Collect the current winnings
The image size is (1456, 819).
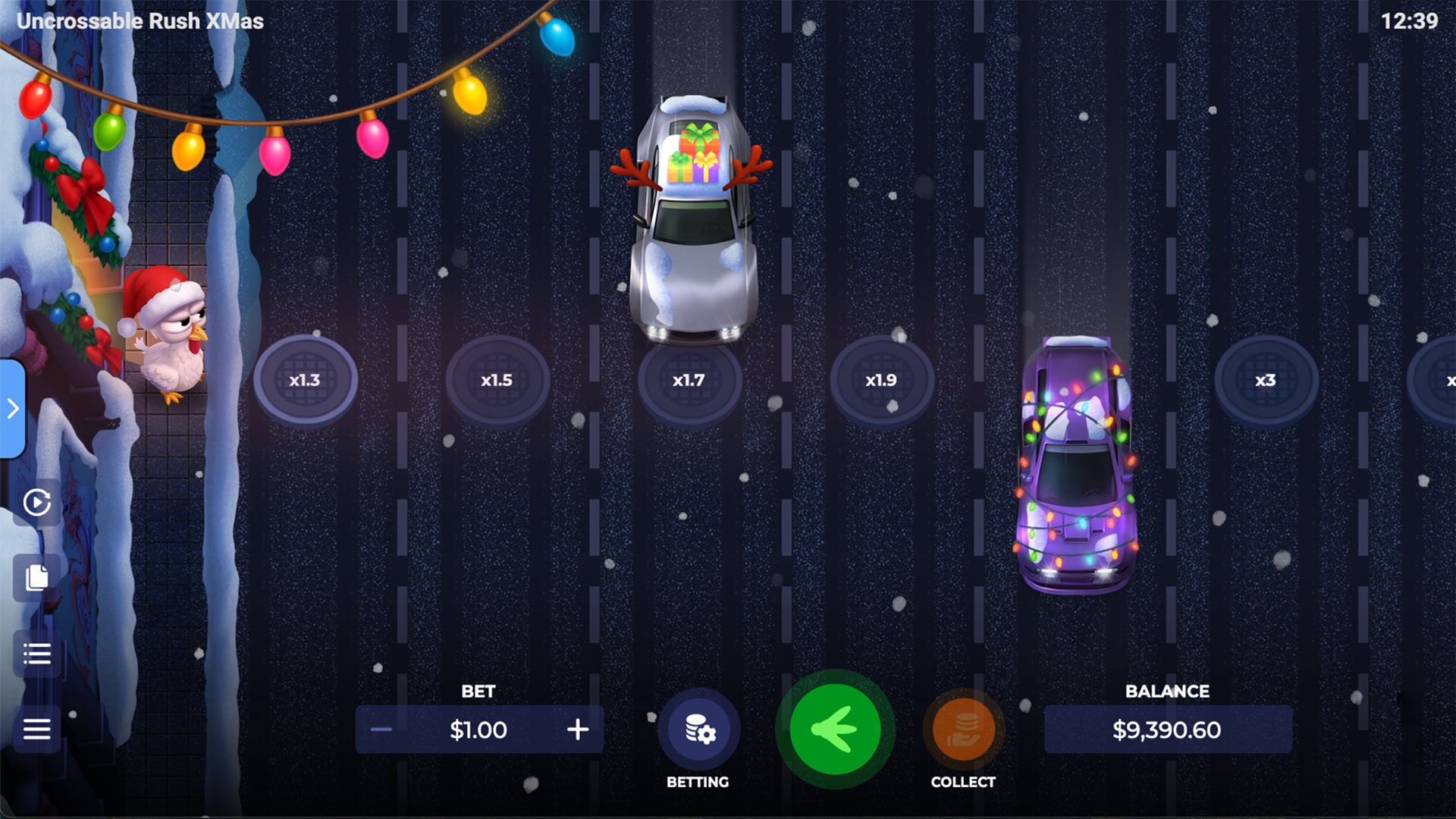(x=963, y=730)
